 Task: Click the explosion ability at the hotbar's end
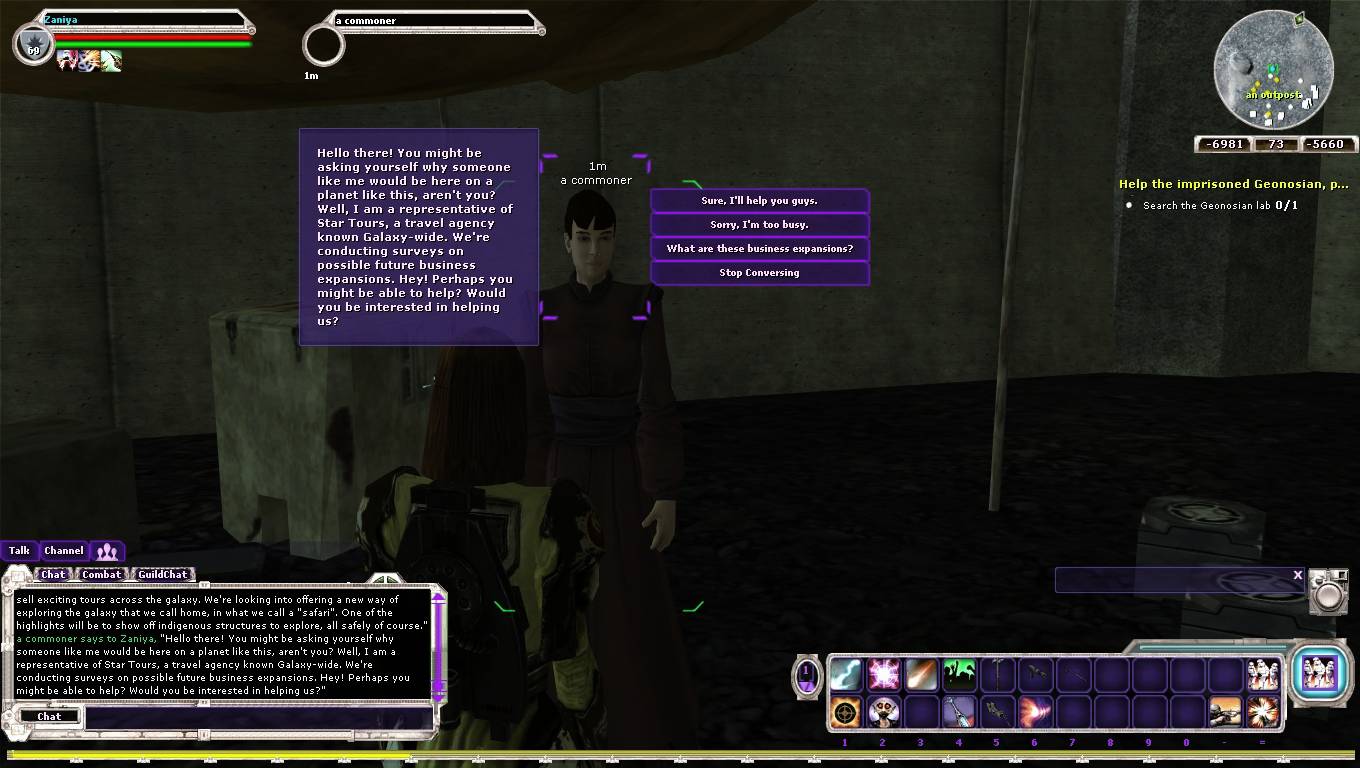1264,712
